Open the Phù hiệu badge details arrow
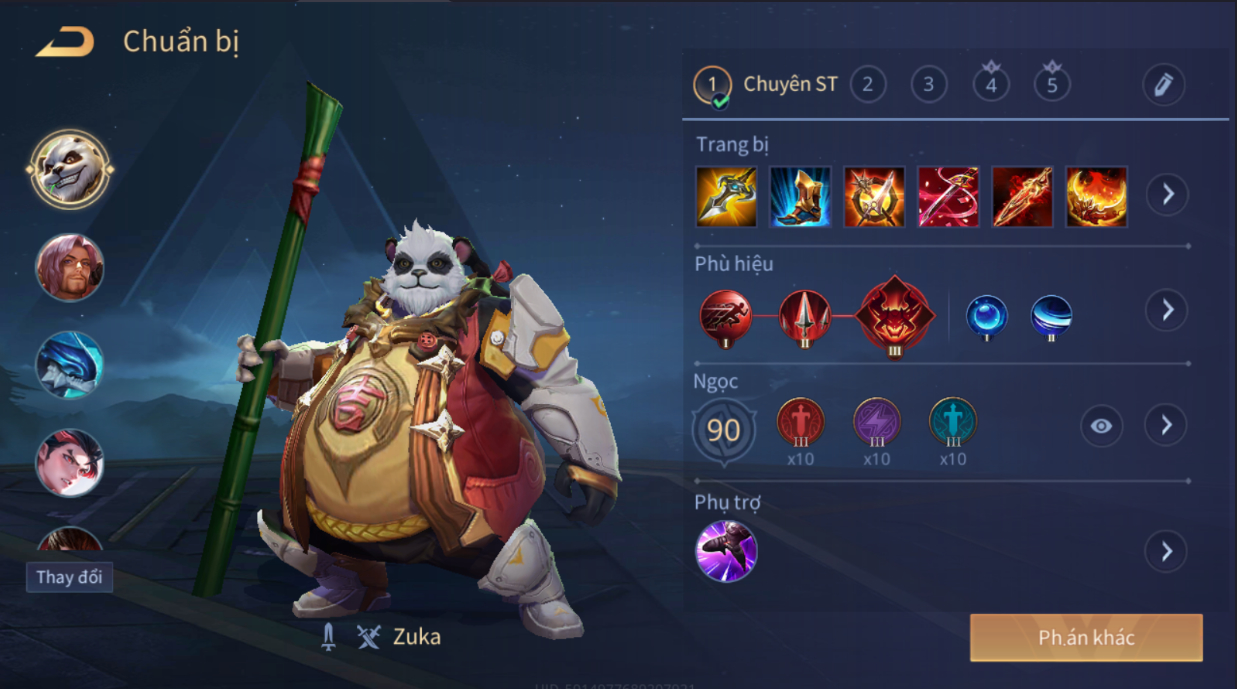1237x689 pixels. point(1167,310)
